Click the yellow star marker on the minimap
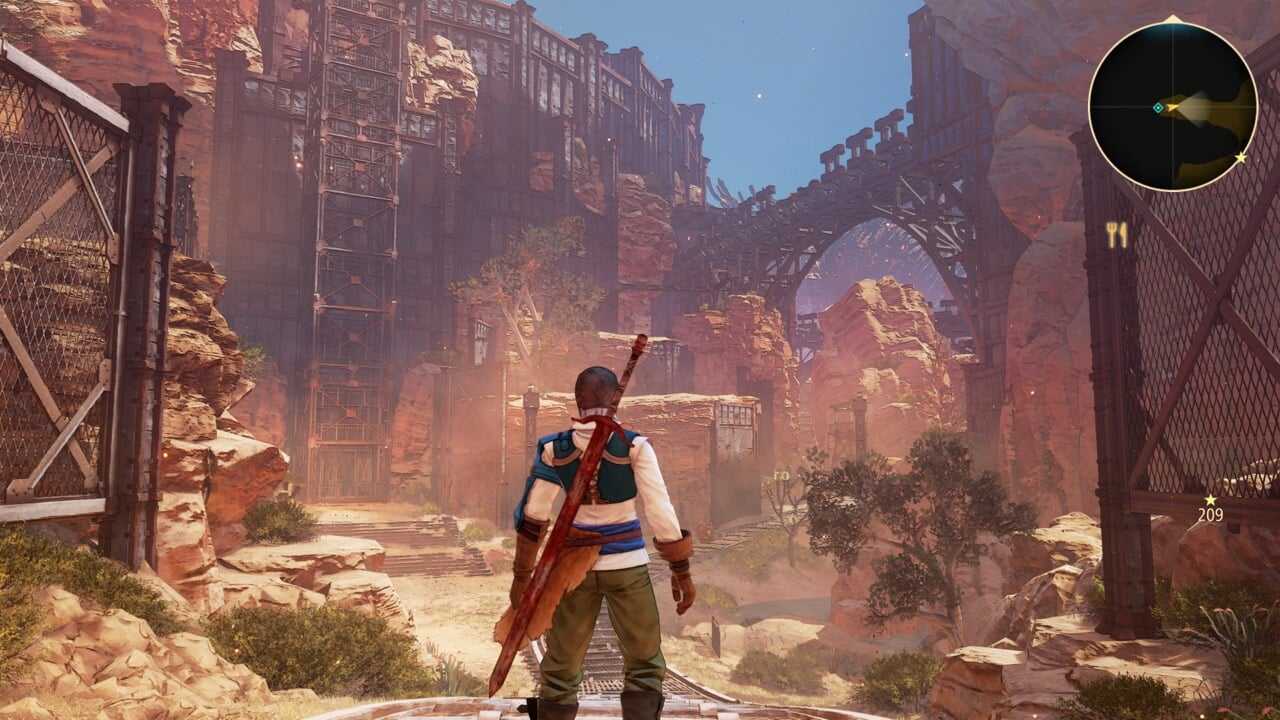The image size is (1280, 720). coord(1240,158)
